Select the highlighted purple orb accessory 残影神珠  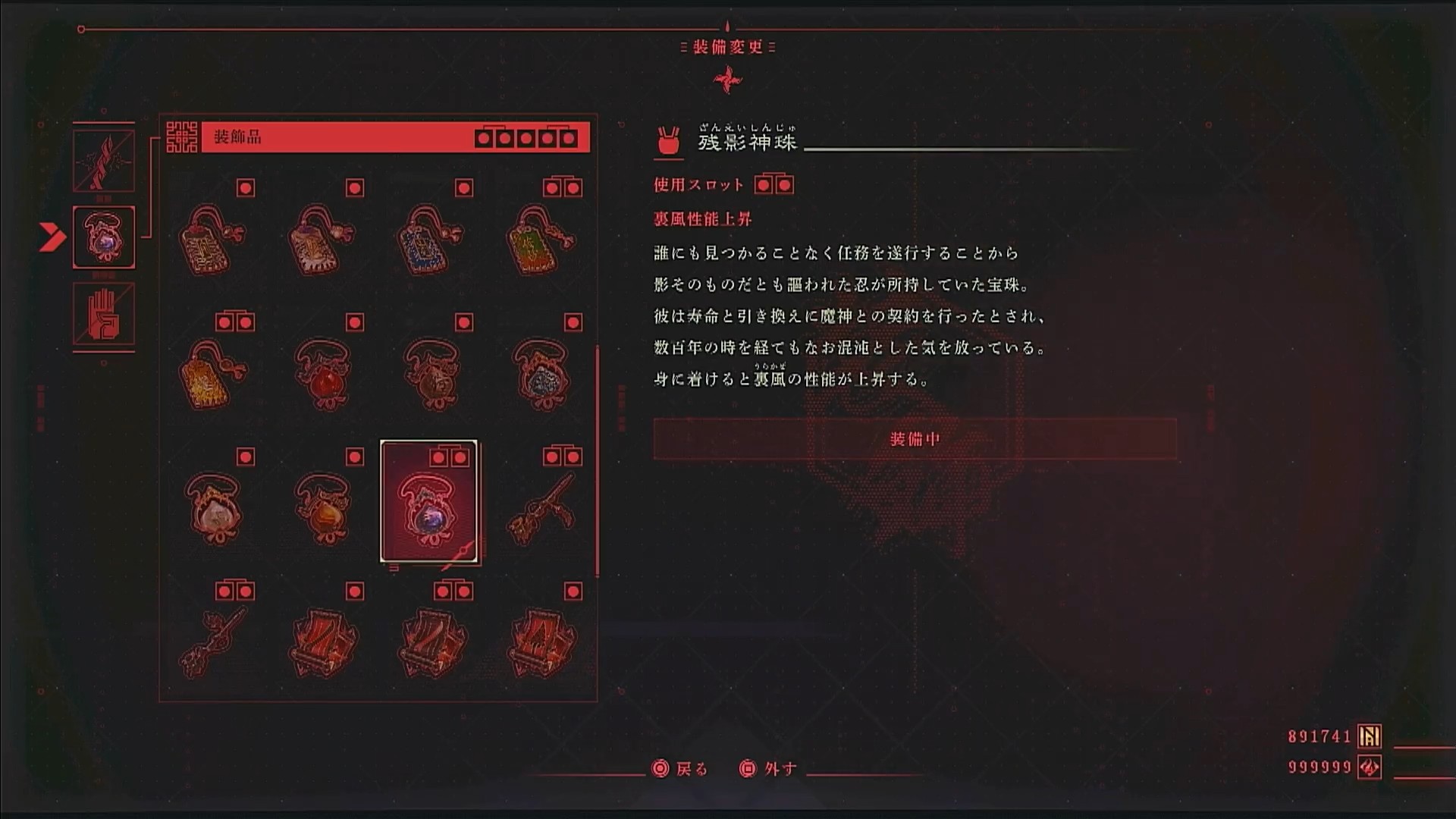[429, 501]
